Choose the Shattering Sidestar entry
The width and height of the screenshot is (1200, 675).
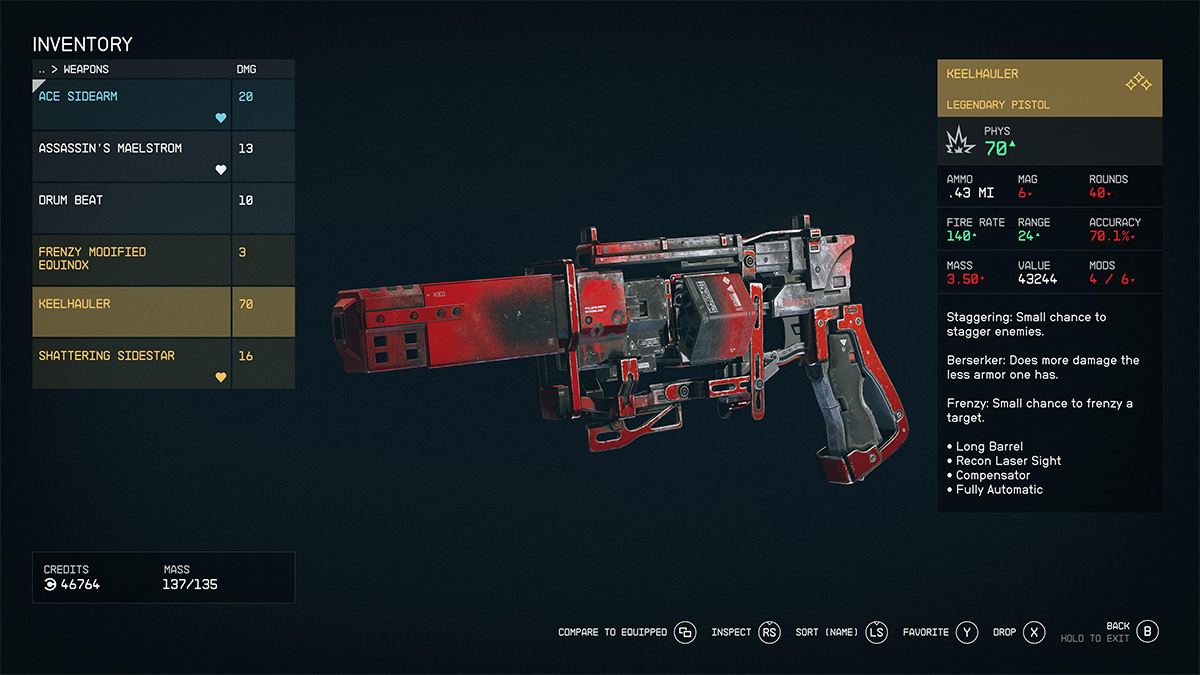click(x=132, y=363)
